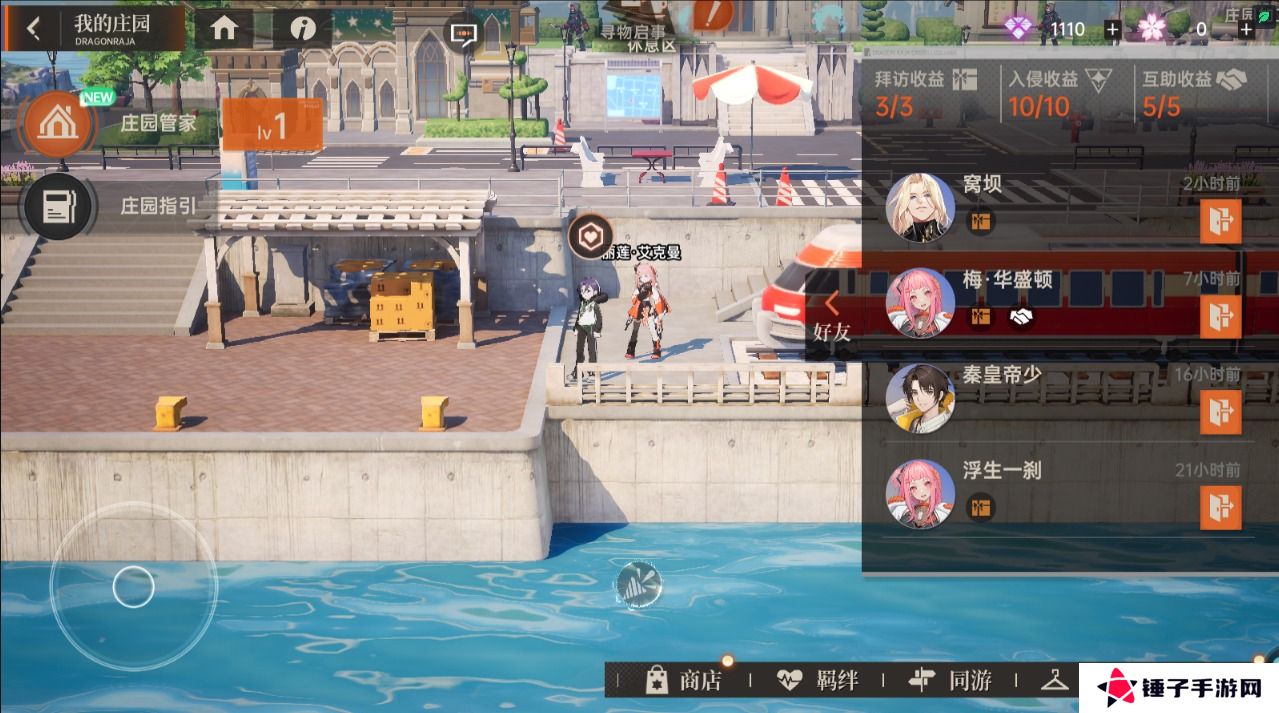Screen dimensions: 1279x713
Task: Go back from 我的庄园 screen
Action: [x=33, y=28]
